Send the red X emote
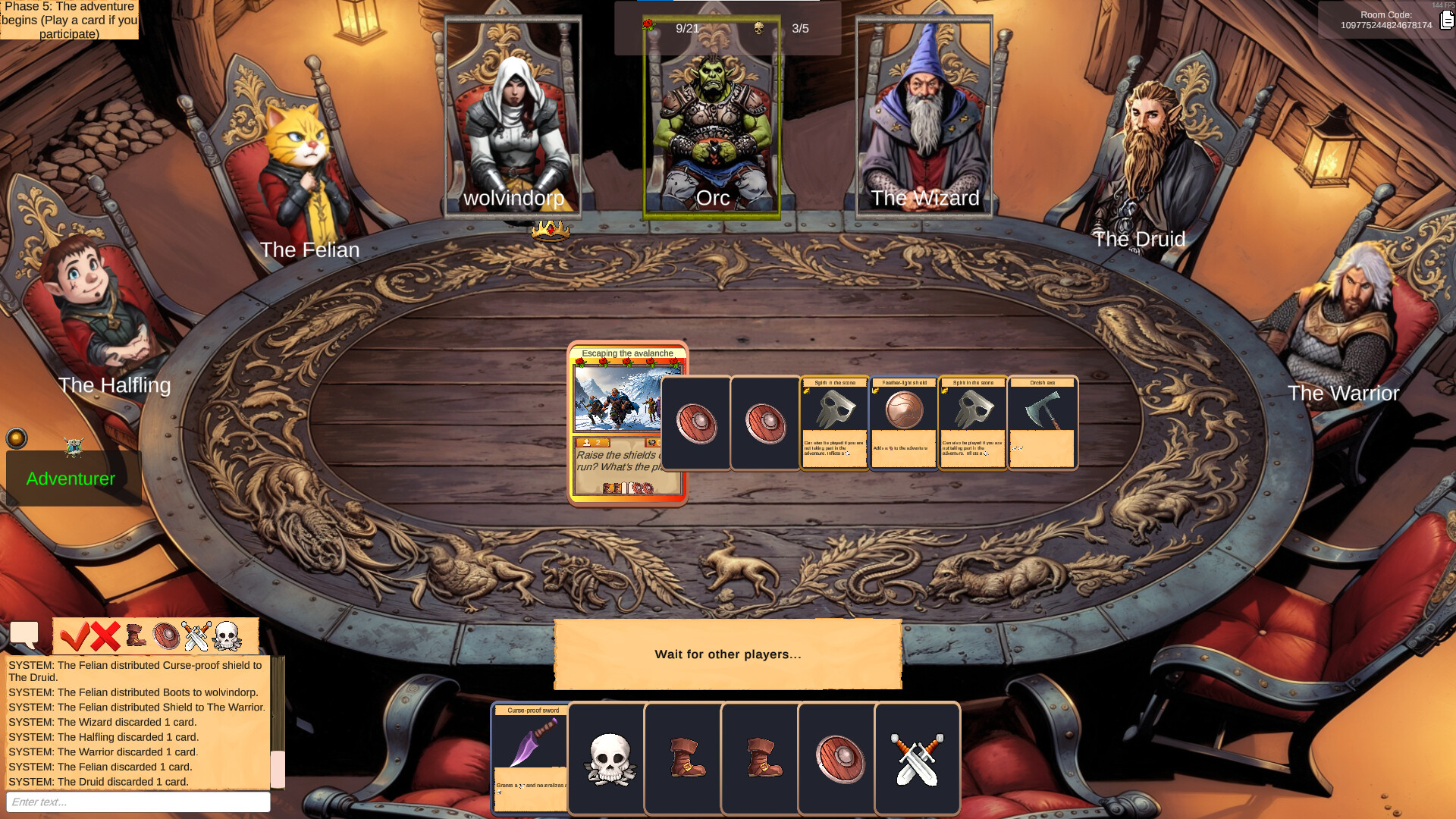 [x=105, y=637]
